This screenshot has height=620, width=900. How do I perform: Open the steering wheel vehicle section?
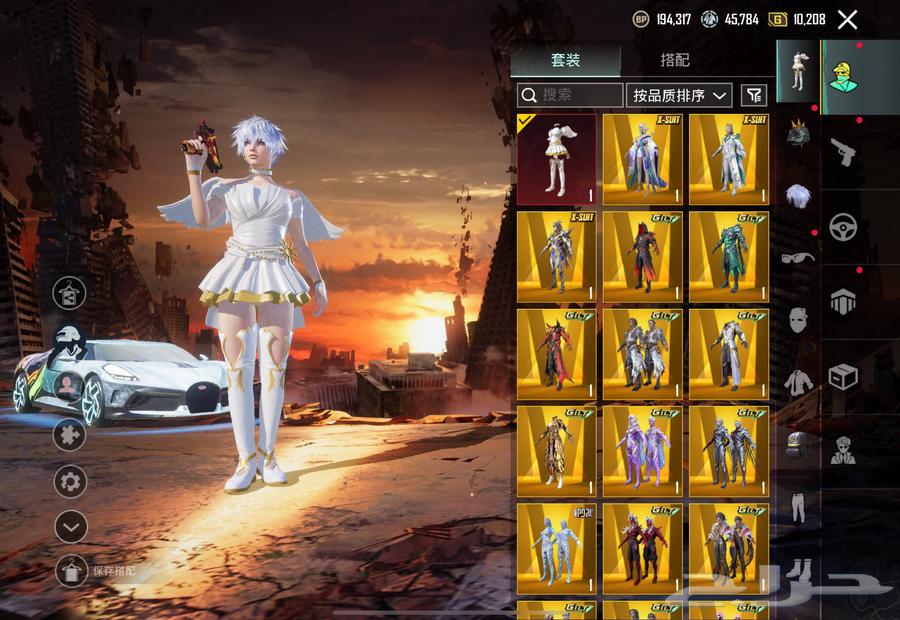pos(843,226)
